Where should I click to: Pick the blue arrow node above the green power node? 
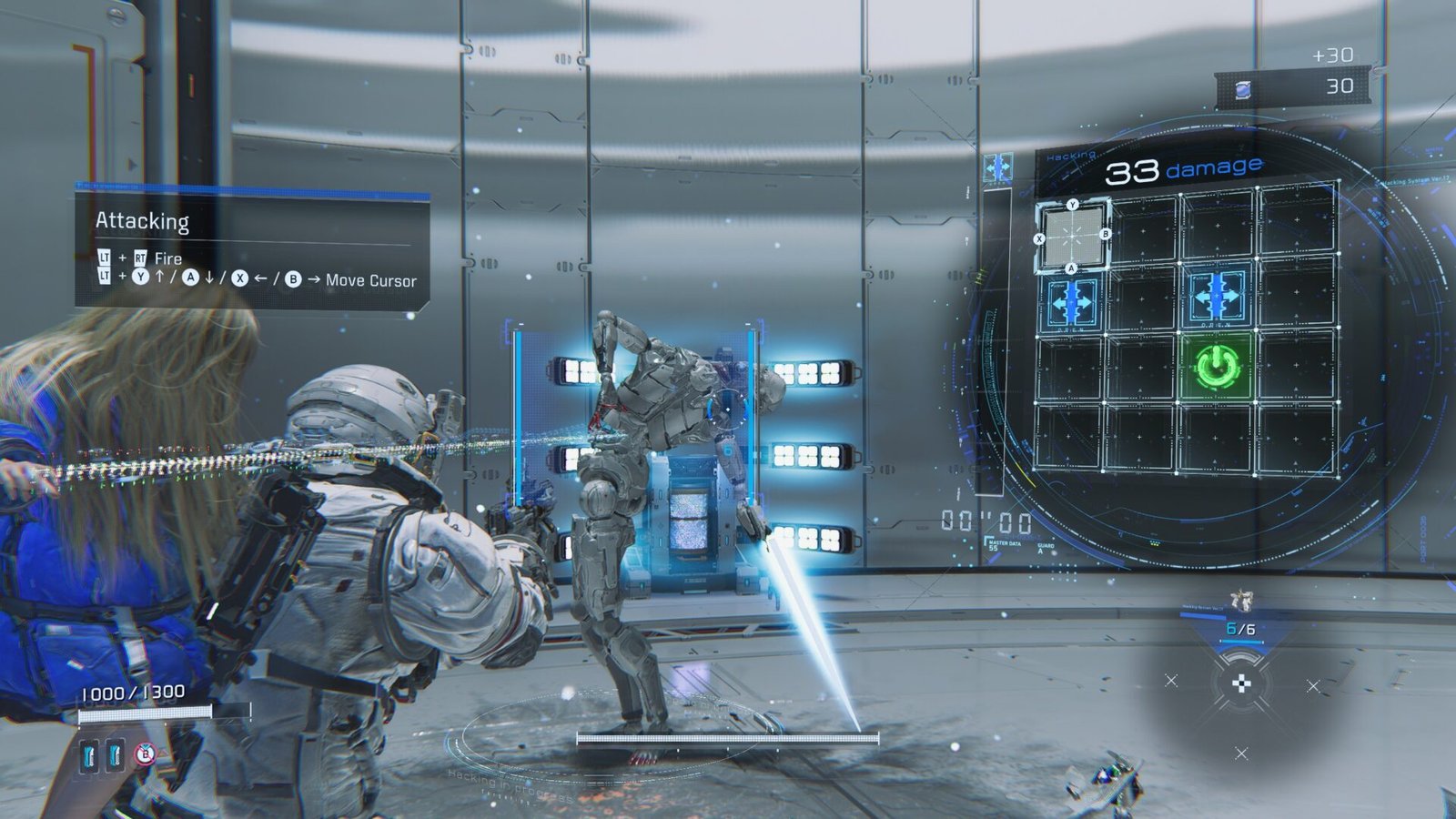pyautogui.click(x=1216, y=297)
